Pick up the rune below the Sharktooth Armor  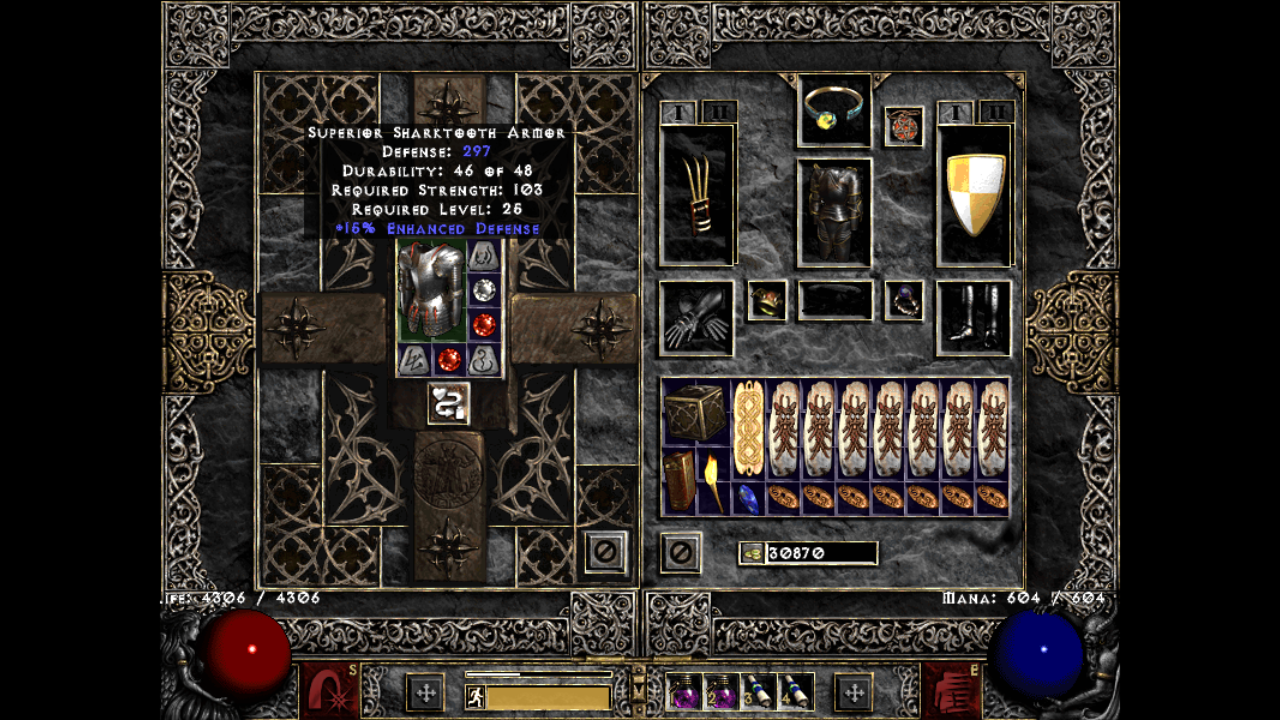coord(413,358)
